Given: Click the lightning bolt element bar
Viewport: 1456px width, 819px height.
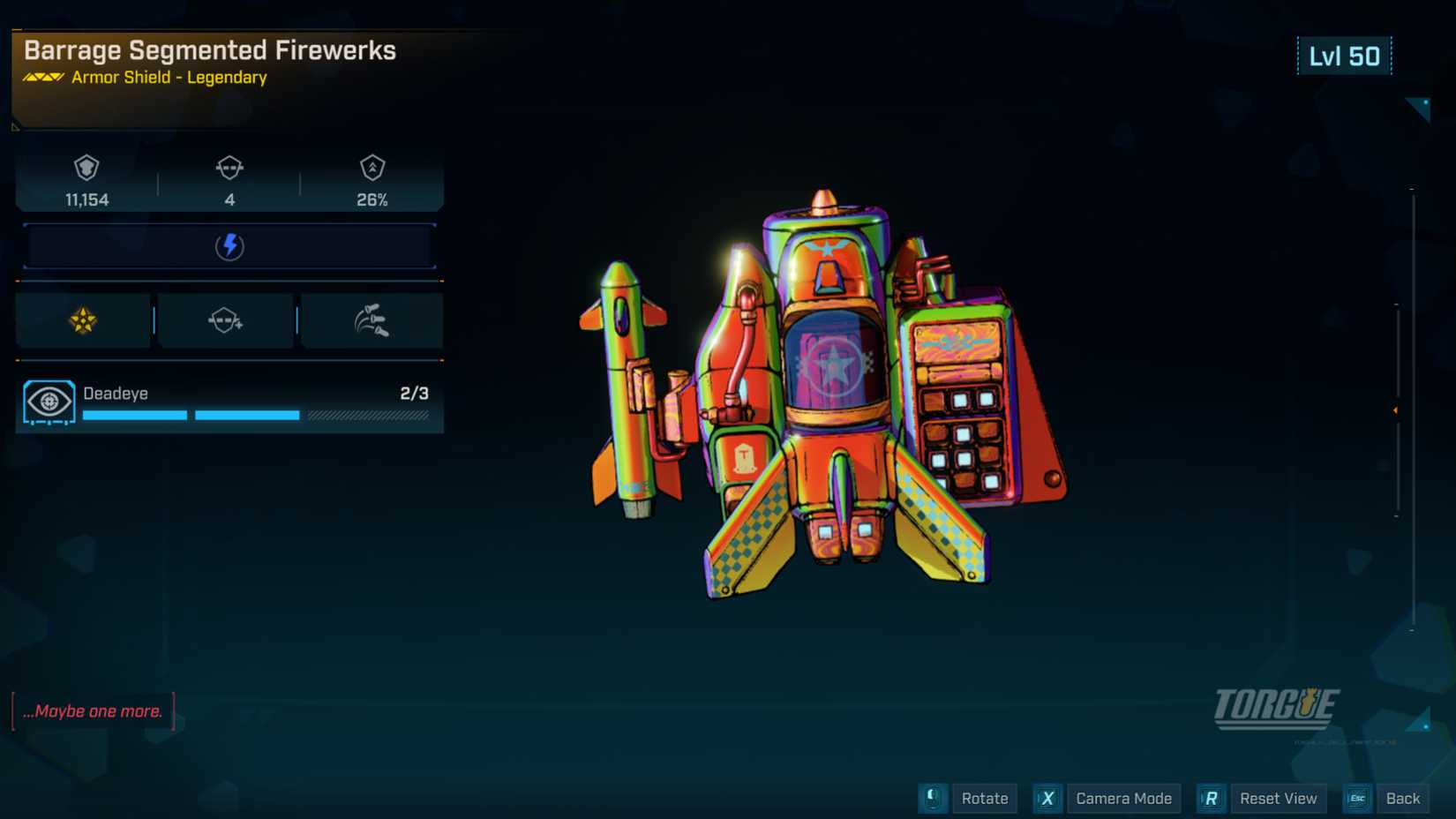Looking at the screenshot, I should coord(229,246).
